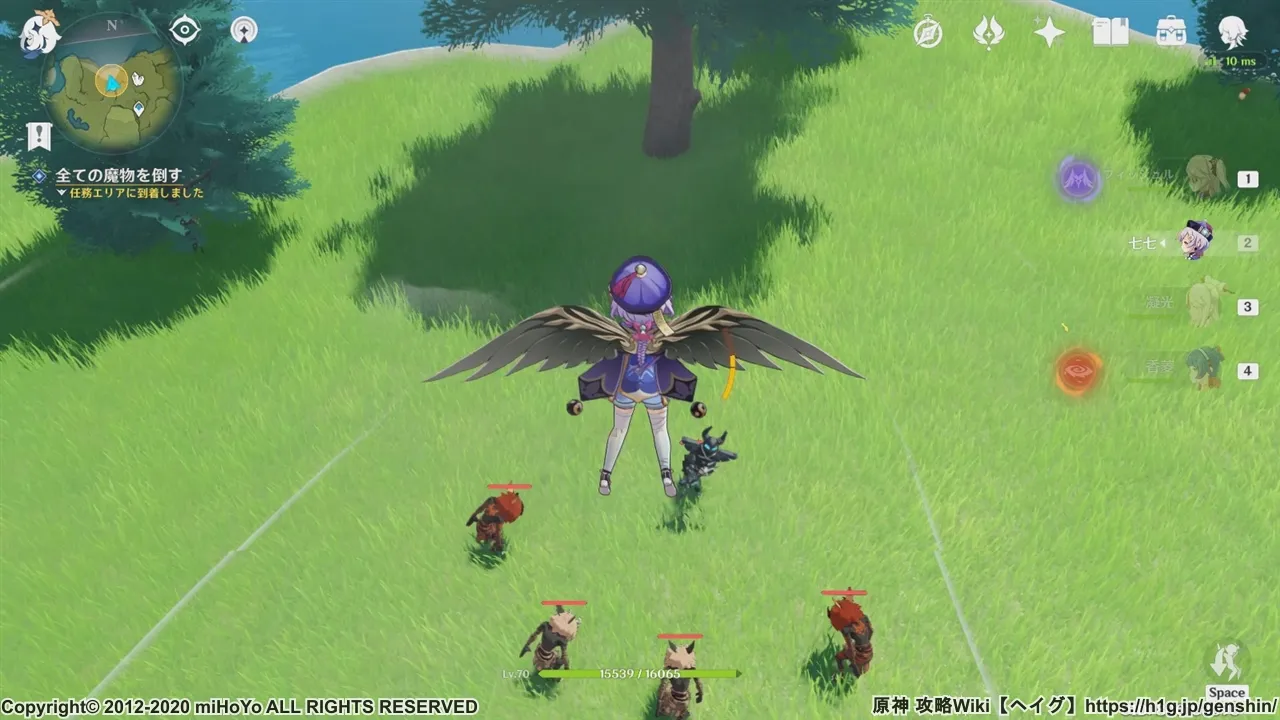1280x720 pixels.
Task: Open the compass icon in top bar
Action: 928,33
